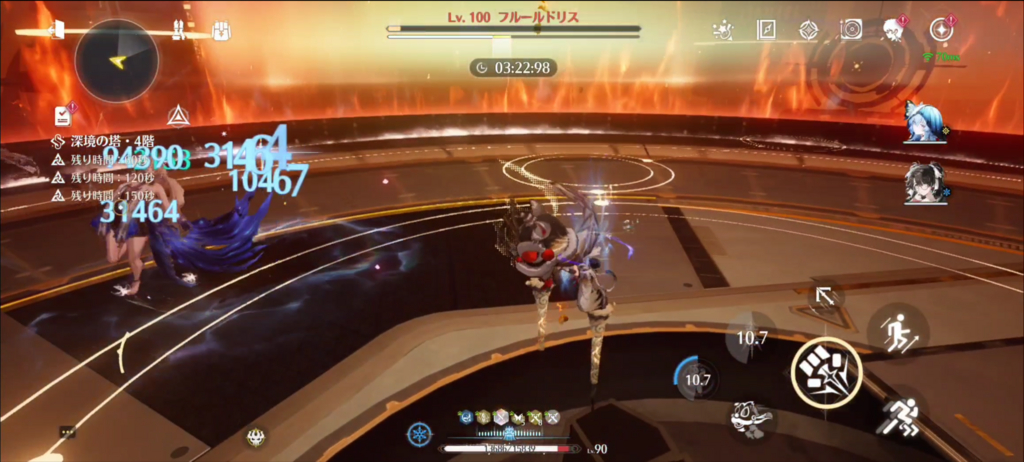Image resolution: width=1024 pixels, height=462 pixels.
Task: Open the white-haired character menu icon
Action: [893, 30]
